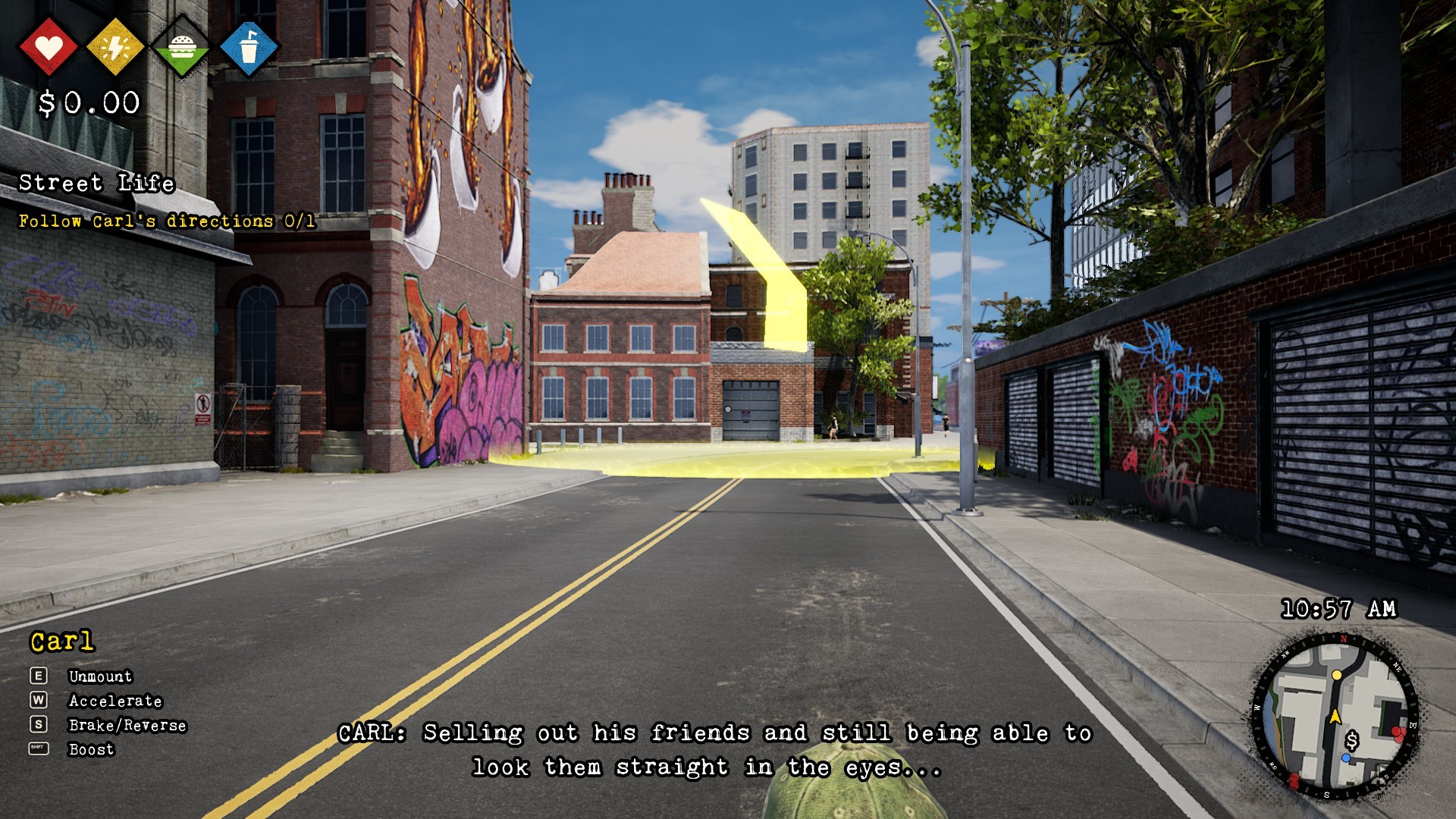This screenshot has width=1456, height=819.
Task: Click the 10:57 AM clock display
Action: pyautogui.click(x=1337, y=607)
